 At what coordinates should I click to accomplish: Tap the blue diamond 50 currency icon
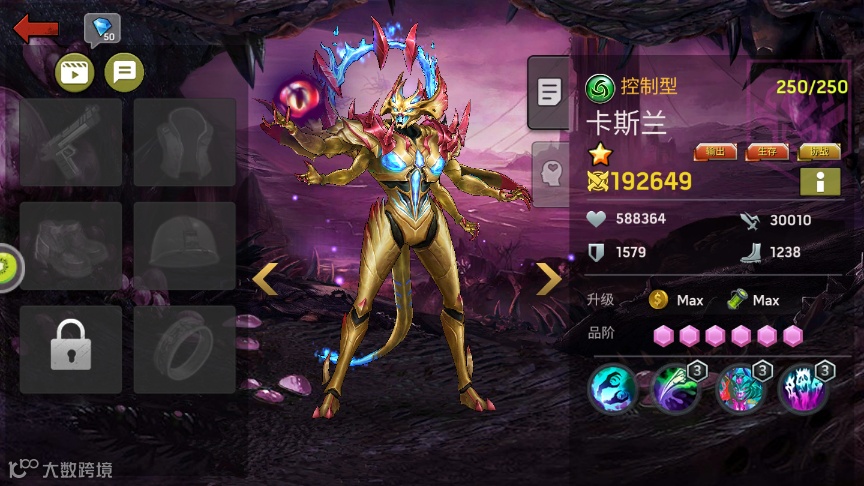102,30
